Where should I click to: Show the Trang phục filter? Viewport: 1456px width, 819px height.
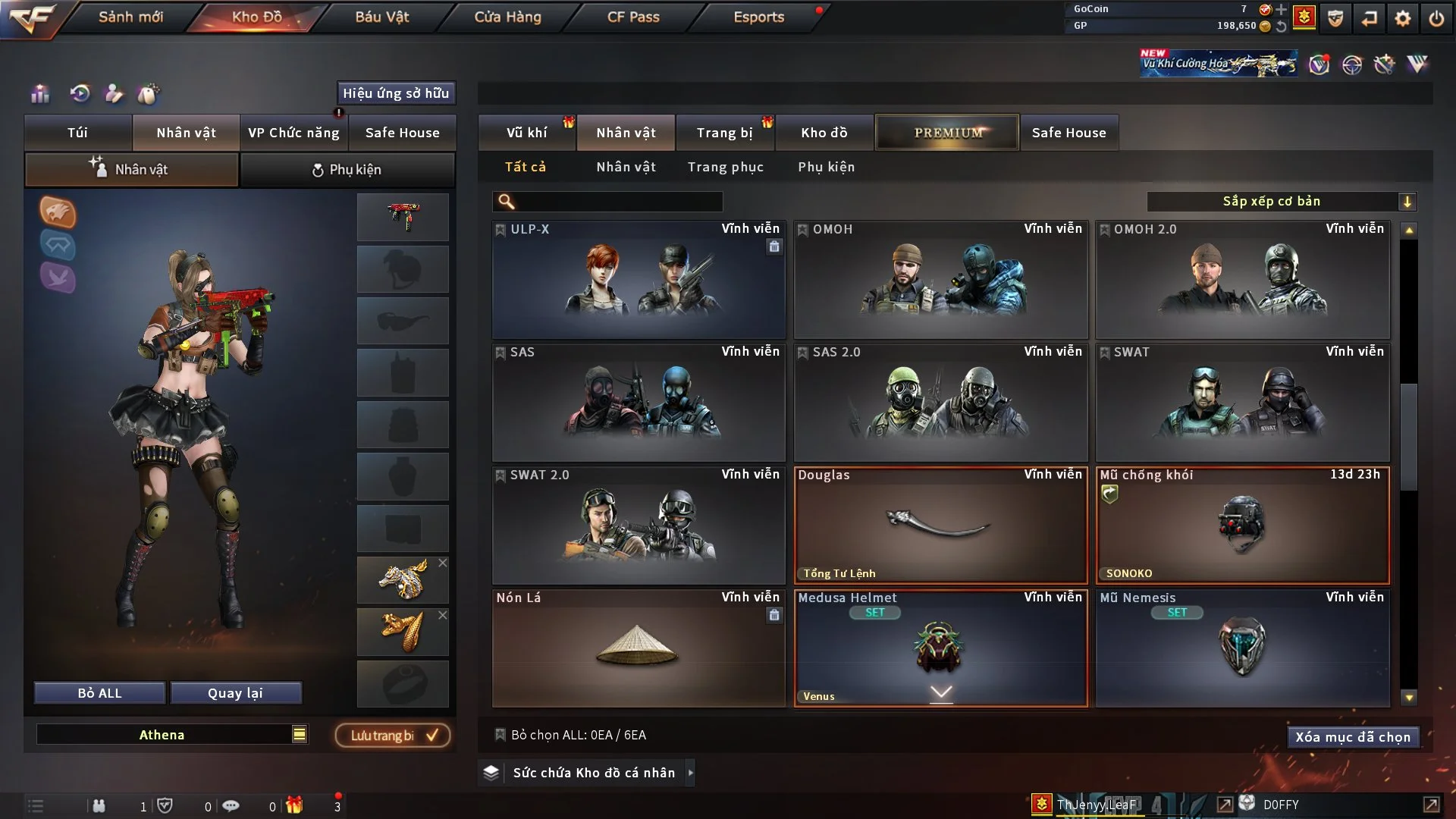(x=725, y=167)
